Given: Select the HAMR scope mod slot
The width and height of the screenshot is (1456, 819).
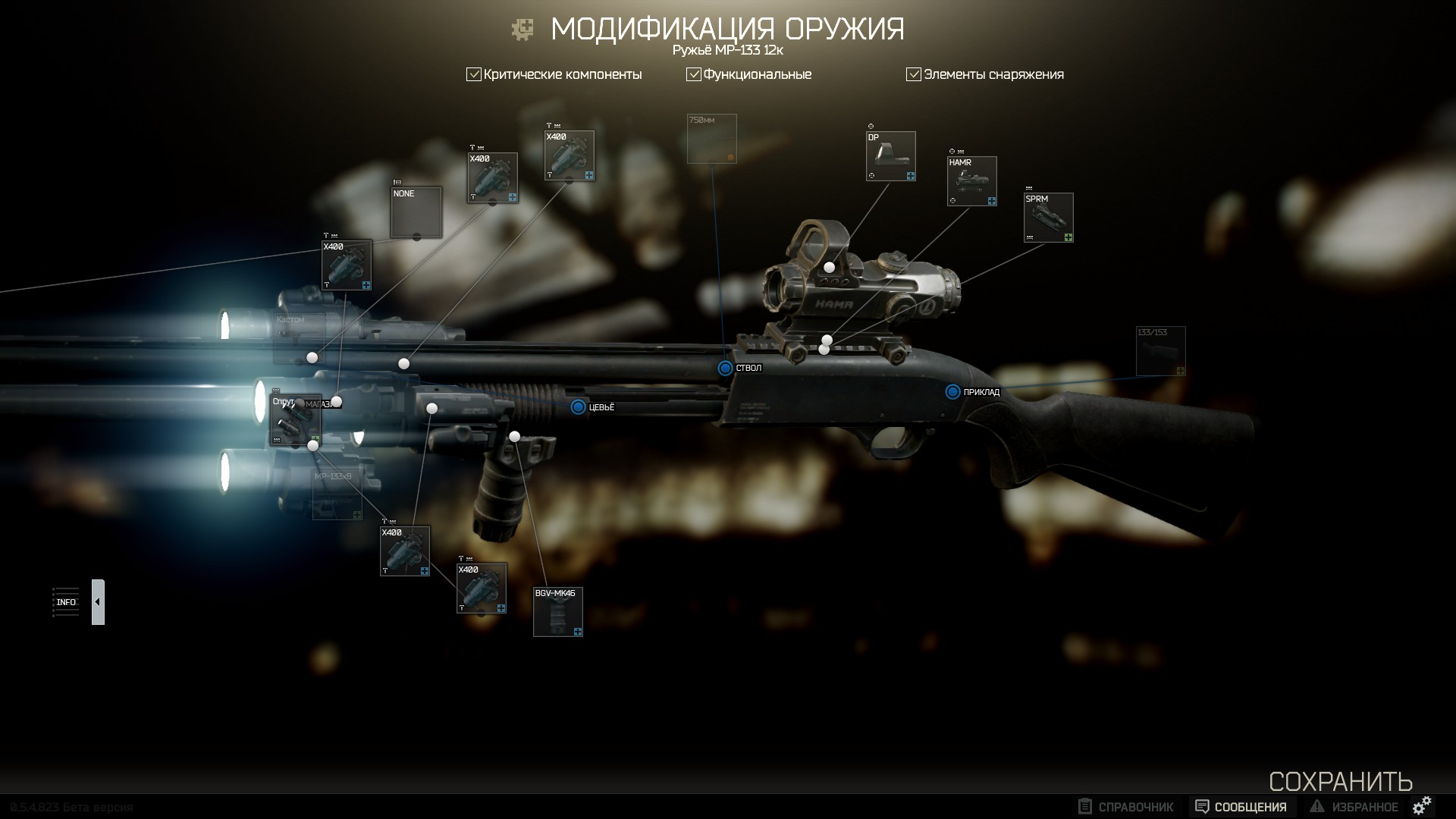Looking at the screenshot, I should (972, 181).
